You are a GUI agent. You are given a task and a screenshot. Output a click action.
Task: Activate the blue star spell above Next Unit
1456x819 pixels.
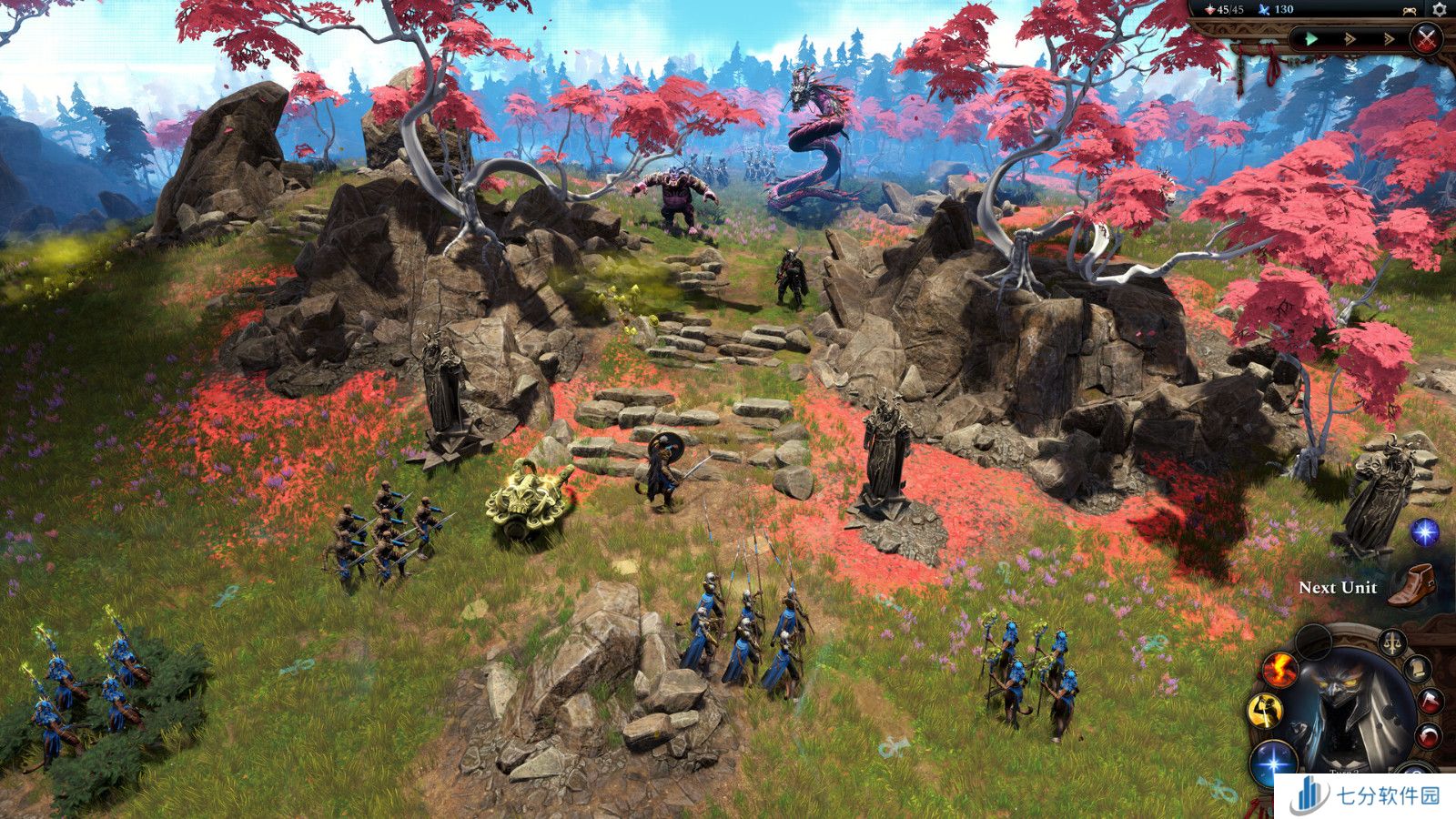pos(1424,531)
